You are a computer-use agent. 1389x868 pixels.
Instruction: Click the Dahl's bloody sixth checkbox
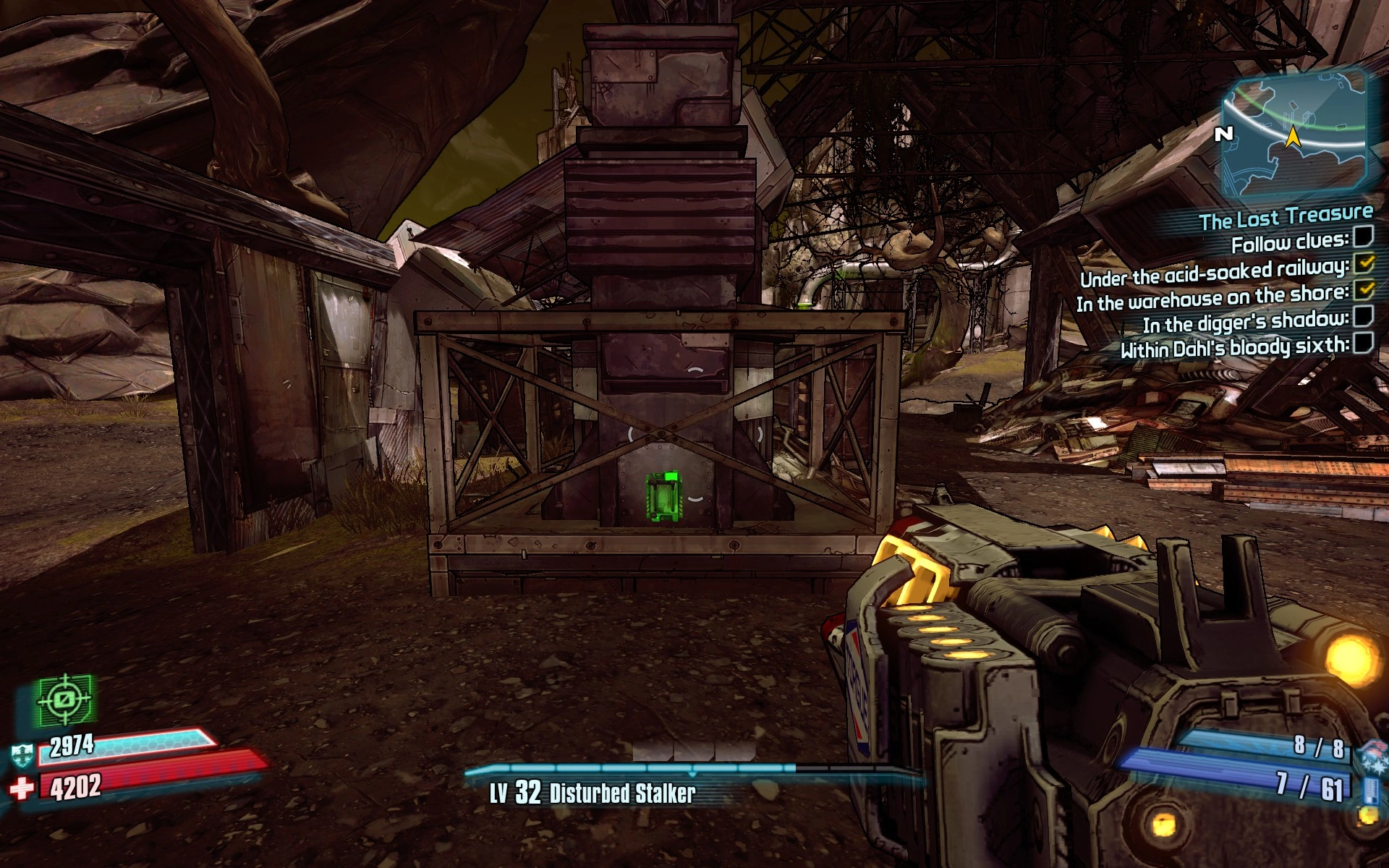(x=1363, y=342)
